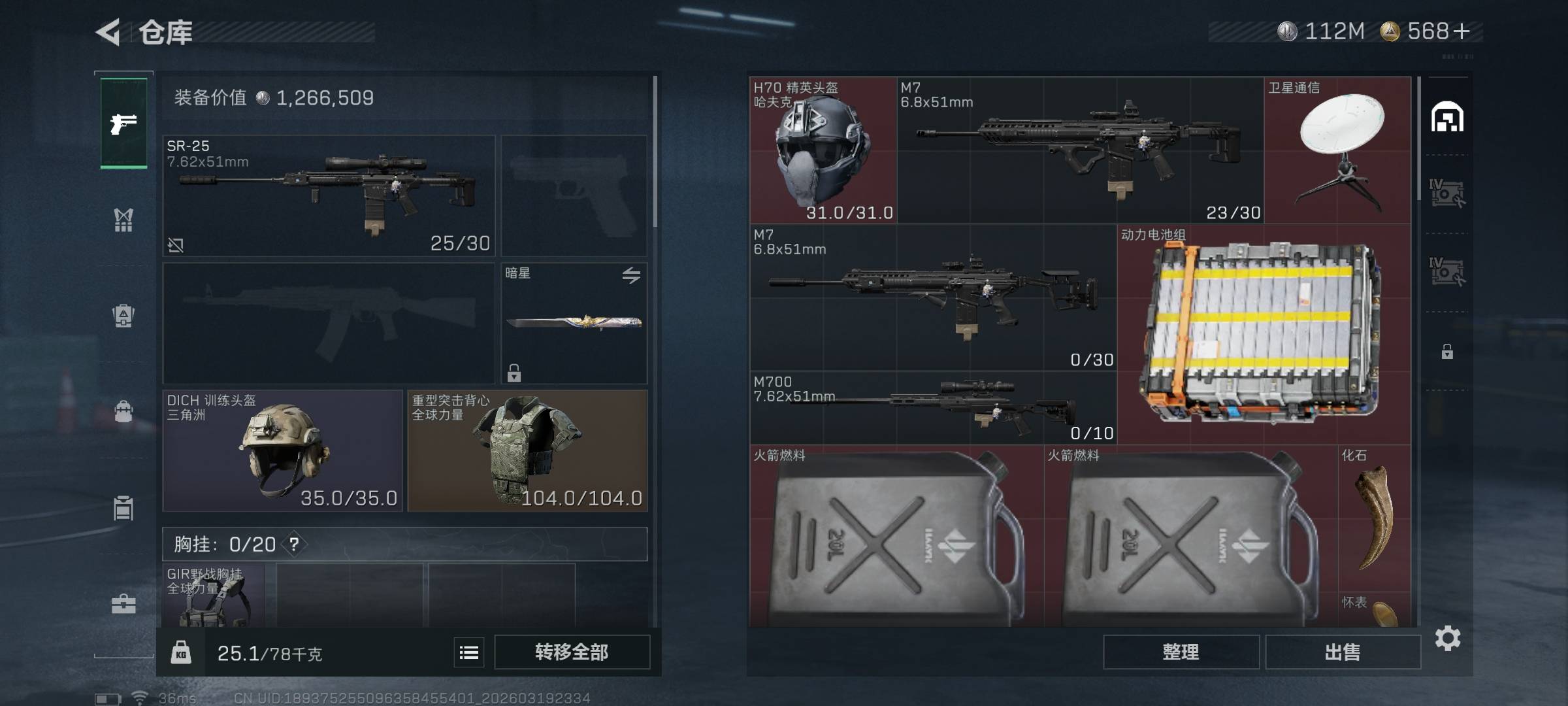This screenshot has width=1568, height=706.
Task: Open the main stash tab icon
Action: click(x=1447, y=118)
